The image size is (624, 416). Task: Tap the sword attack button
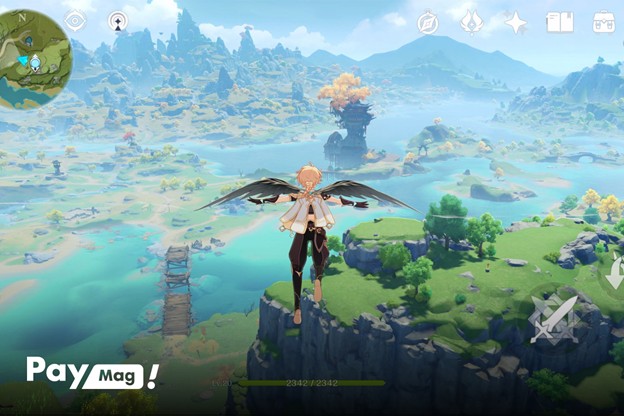click(553, 320)
